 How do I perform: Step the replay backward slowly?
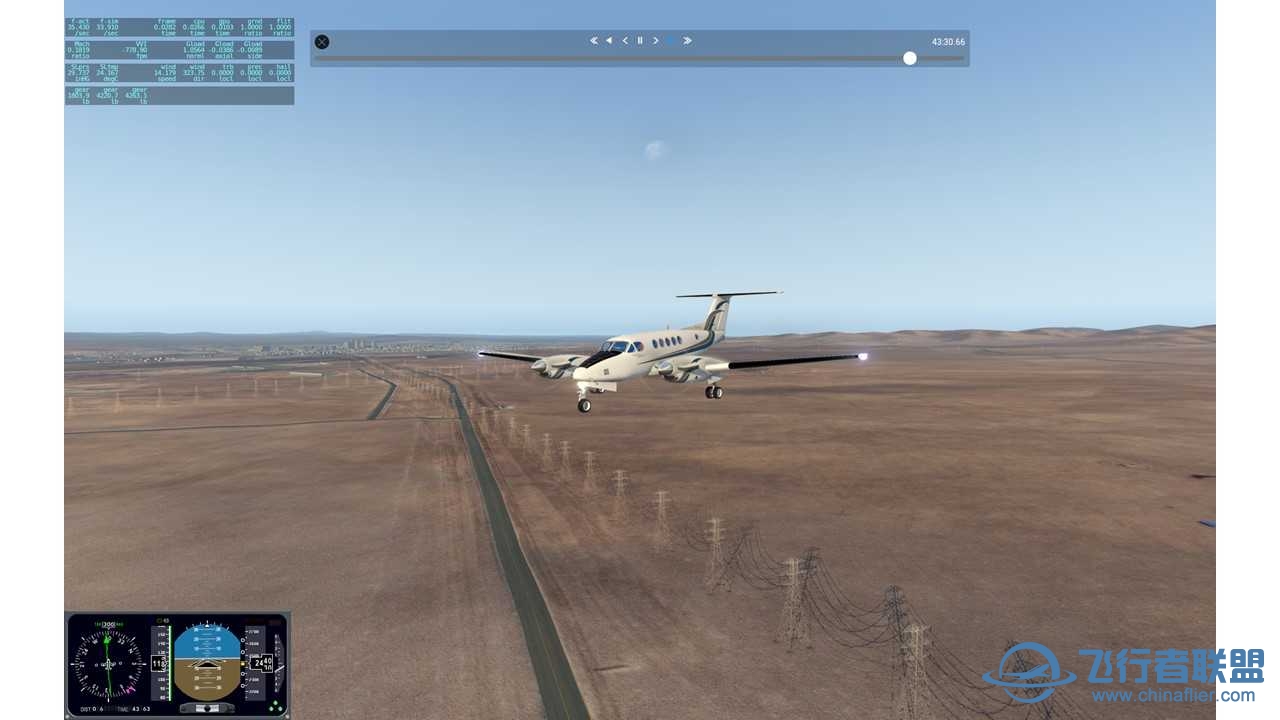tap(625, 41)
